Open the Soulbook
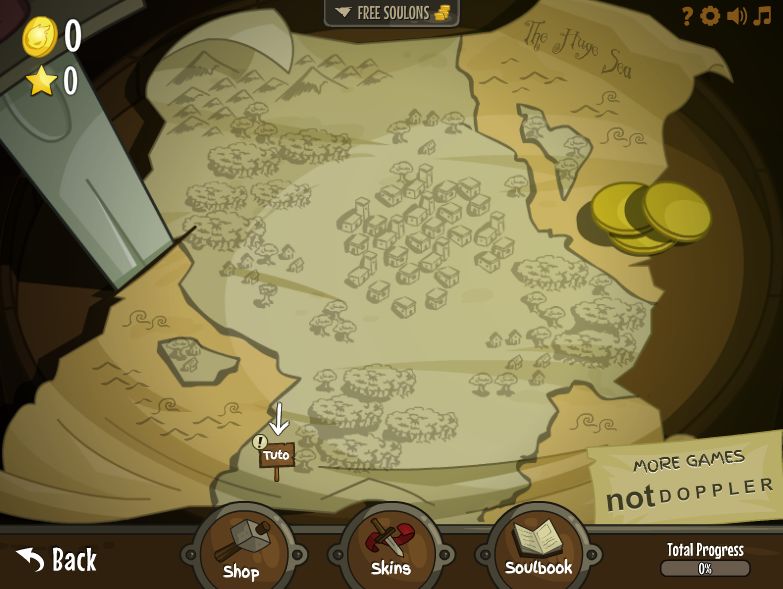 tap(538, 547)
